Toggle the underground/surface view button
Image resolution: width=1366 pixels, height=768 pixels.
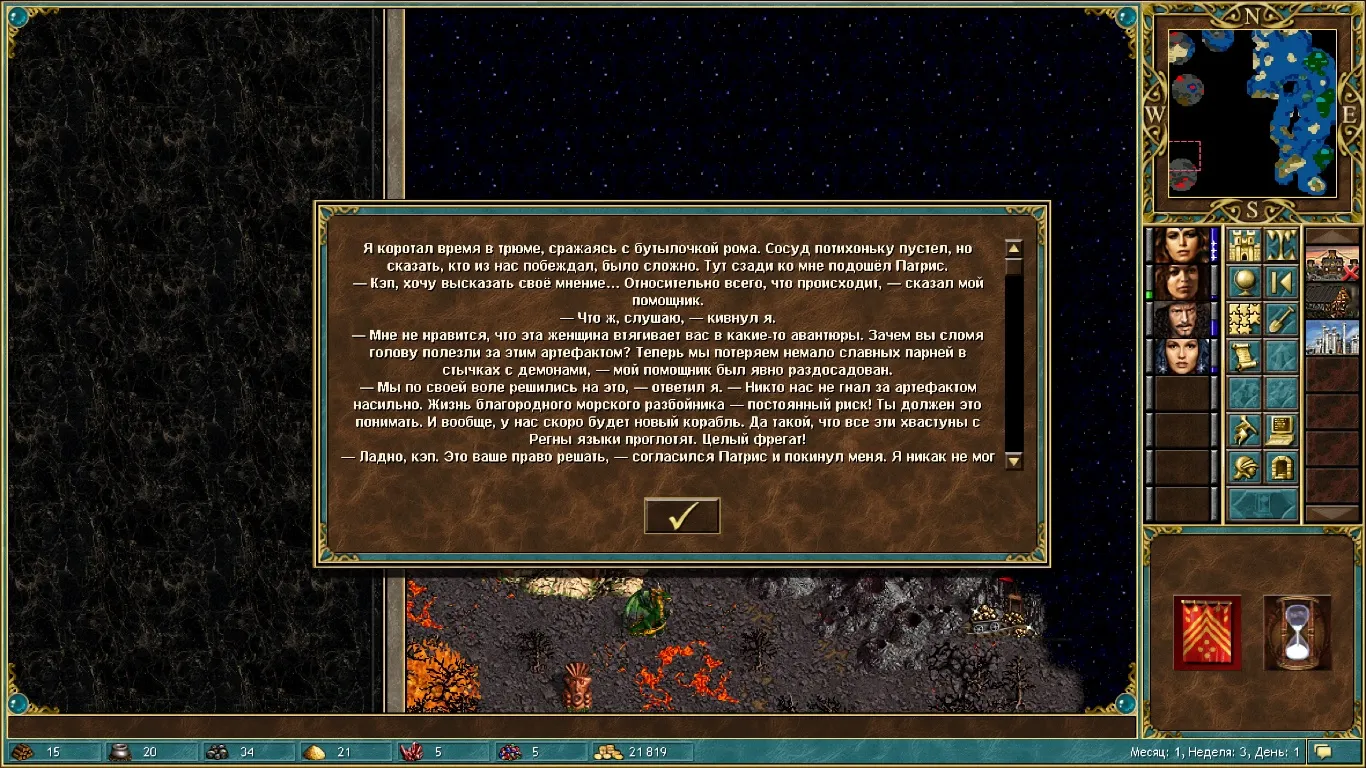1281,246
